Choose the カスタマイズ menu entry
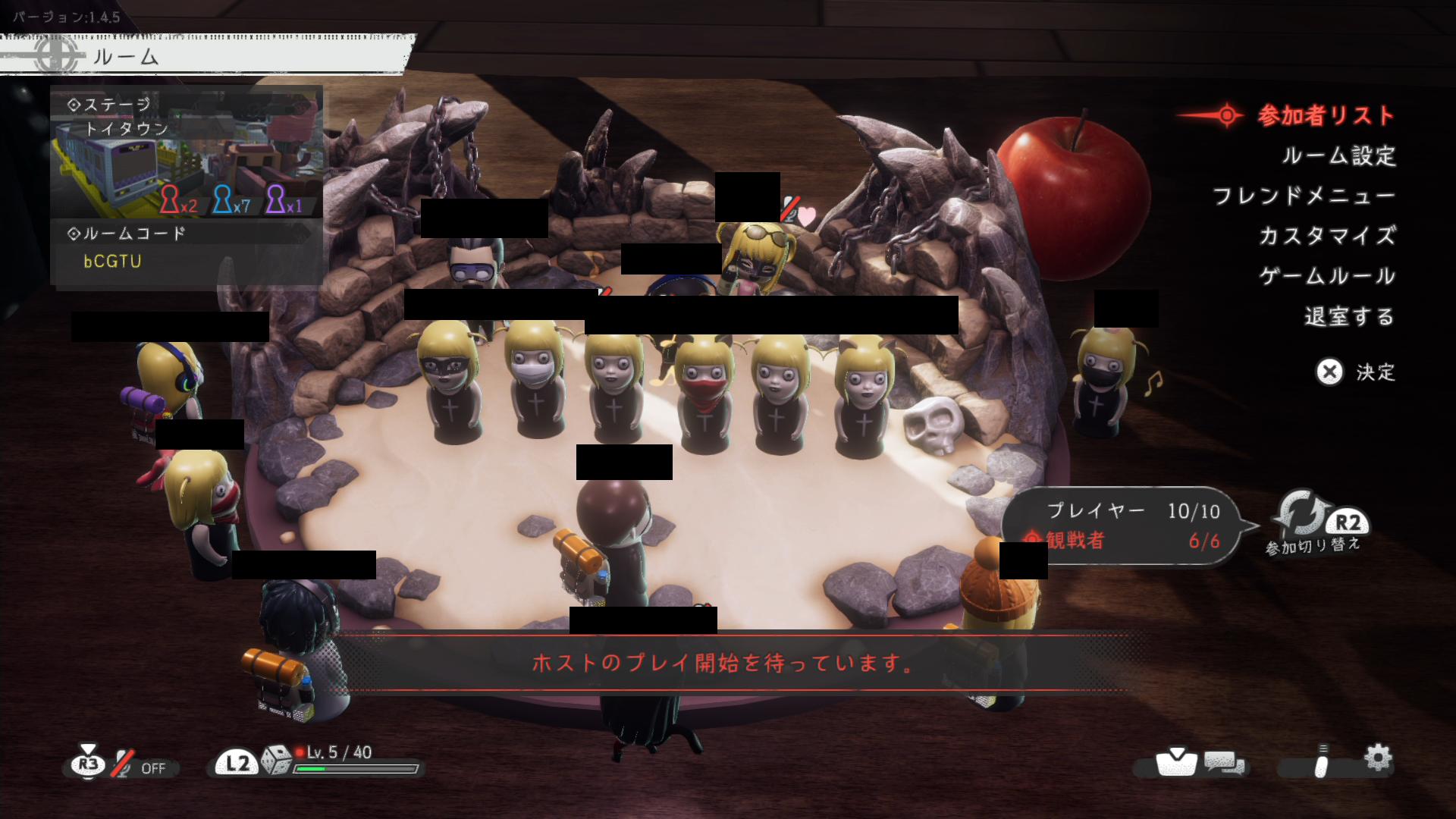This screenshot has width=1456, height=819. pos(1327,236)
